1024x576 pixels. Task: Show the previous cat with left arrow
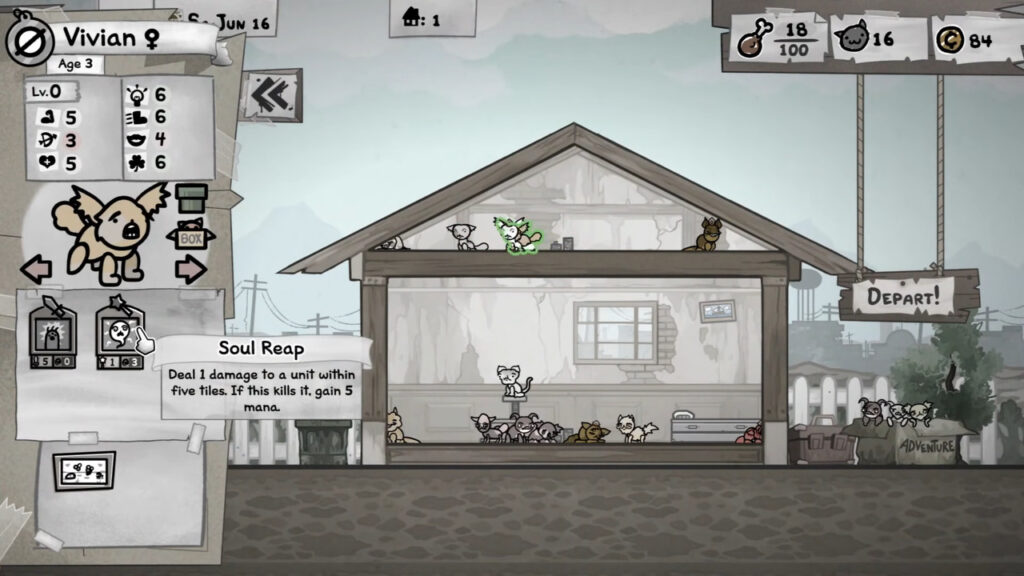36,269
